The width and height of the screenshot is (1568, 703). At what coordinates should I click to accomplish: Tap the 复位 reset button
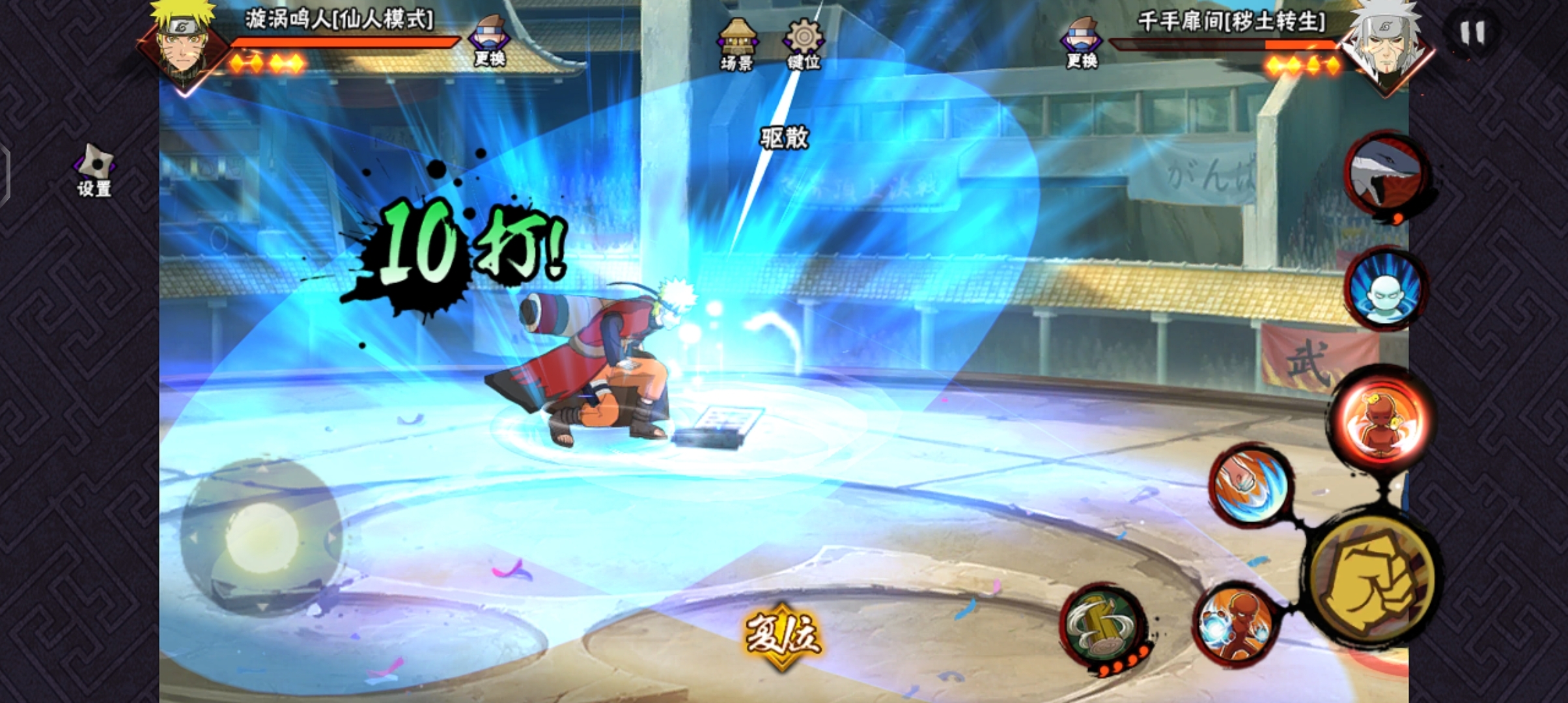(x=783, y=635)
